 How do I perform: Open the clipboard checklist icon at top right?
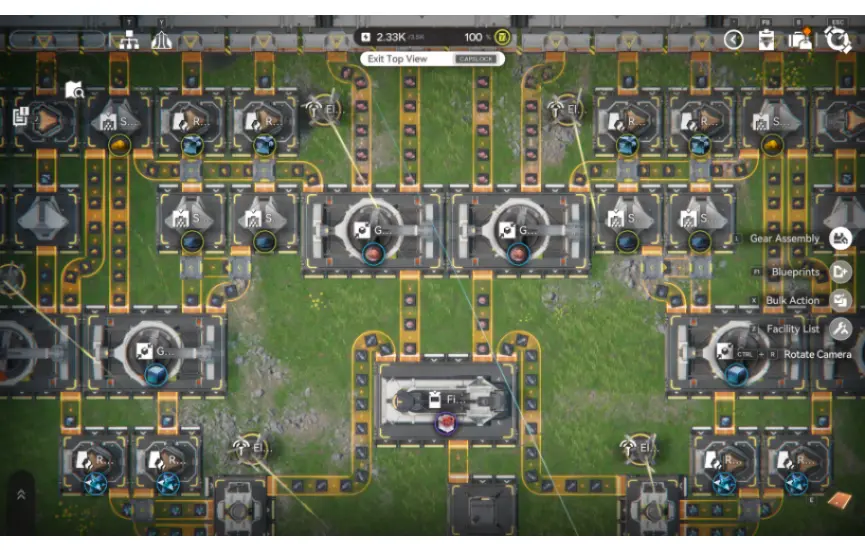click(x=767, y=39)
